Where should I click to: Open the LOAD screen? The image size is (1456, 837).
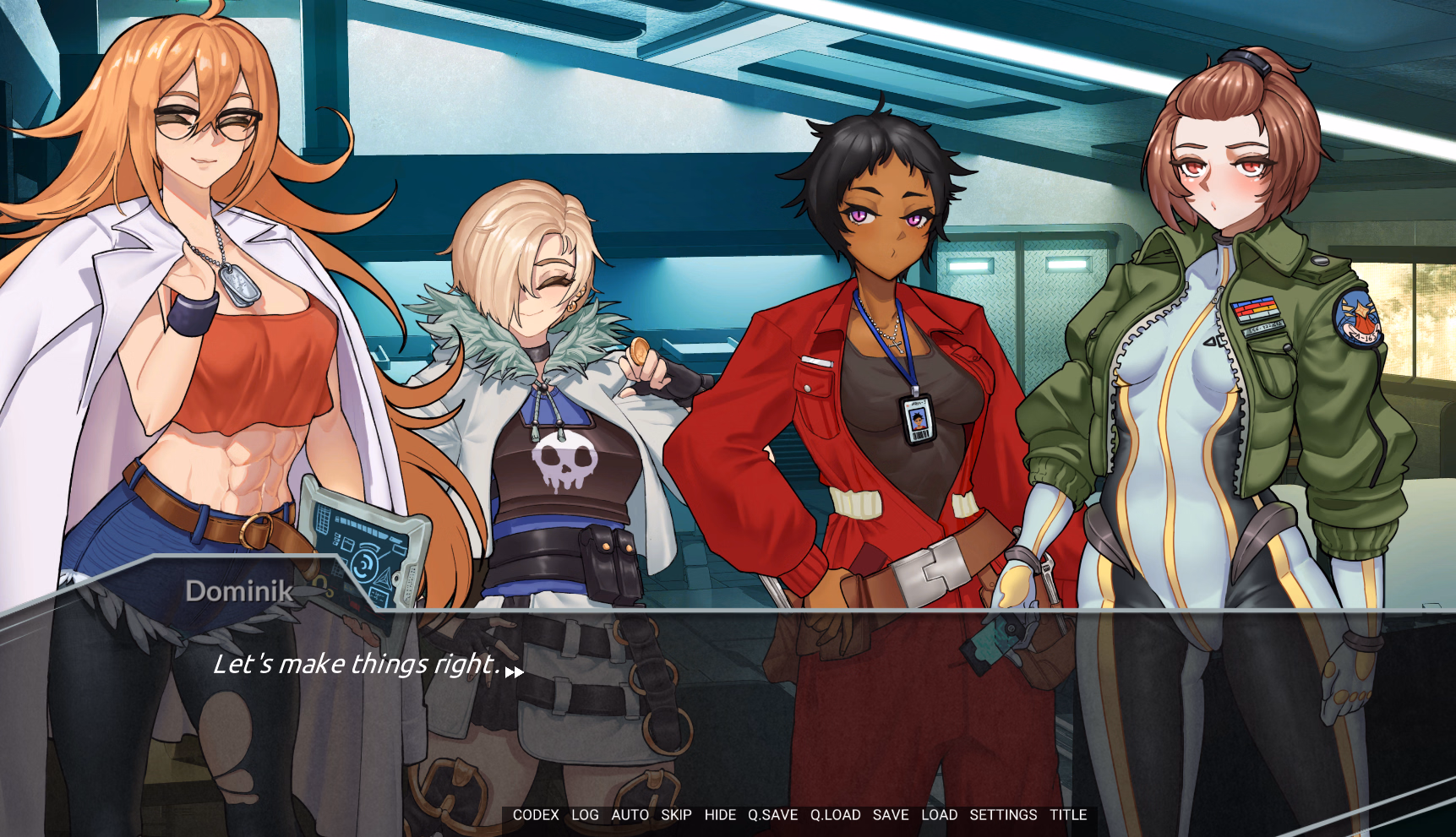[939, 815]
